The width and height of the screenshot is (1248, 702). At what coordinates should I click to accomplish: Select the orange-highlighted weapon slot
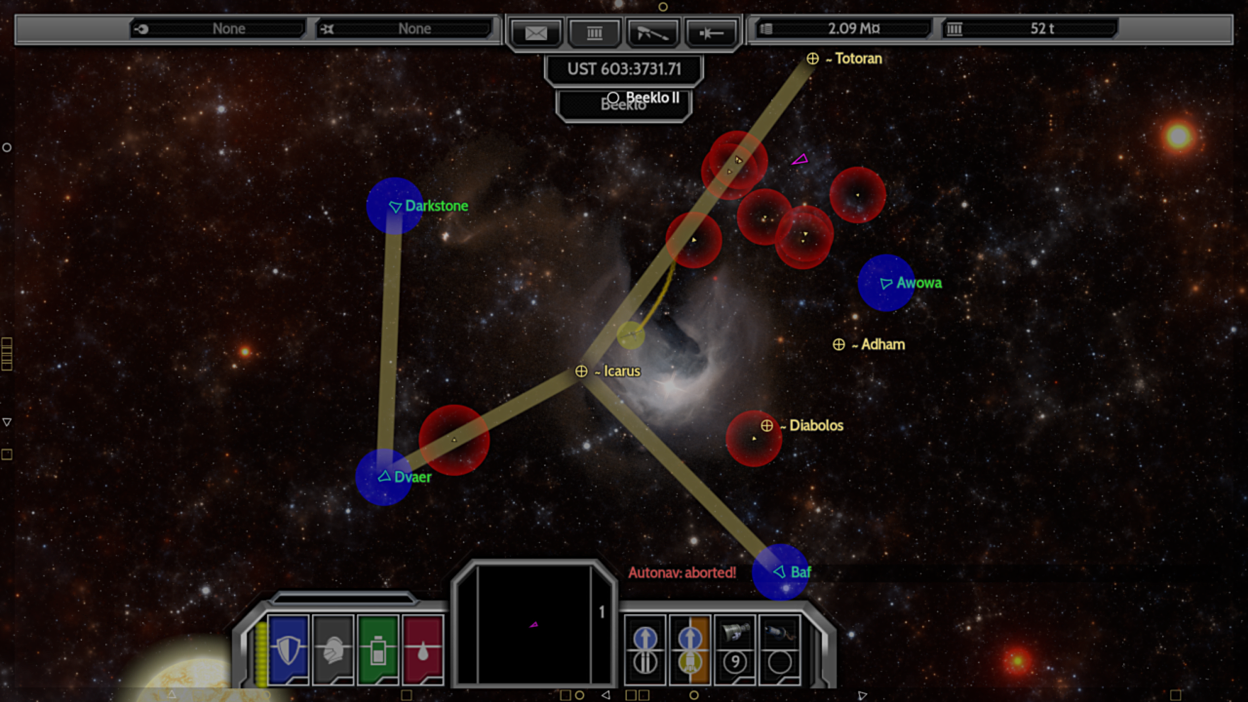690,649
